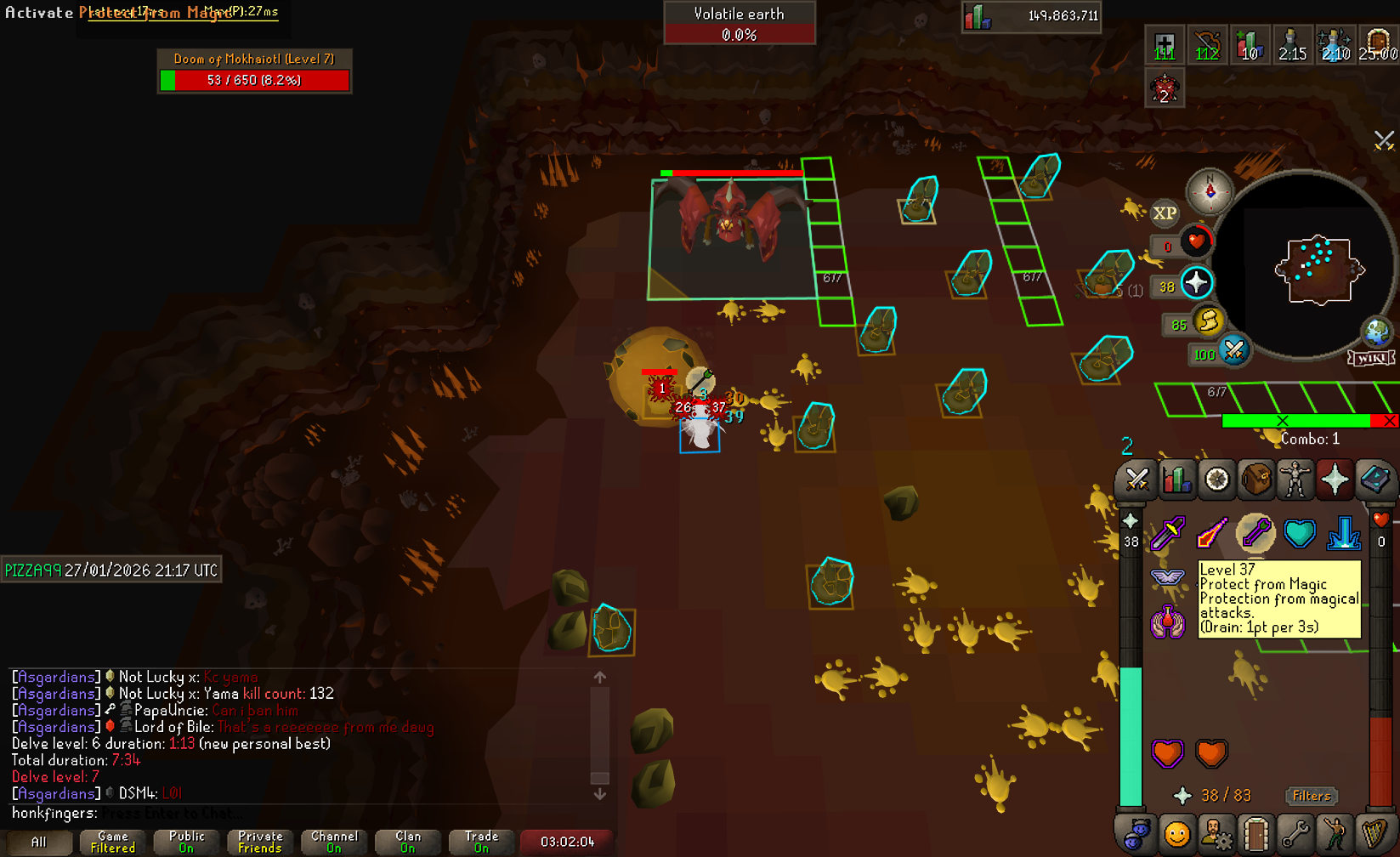Switch chat to the Public tab
The image size is (1400, 857).
(x=186, y=842)
